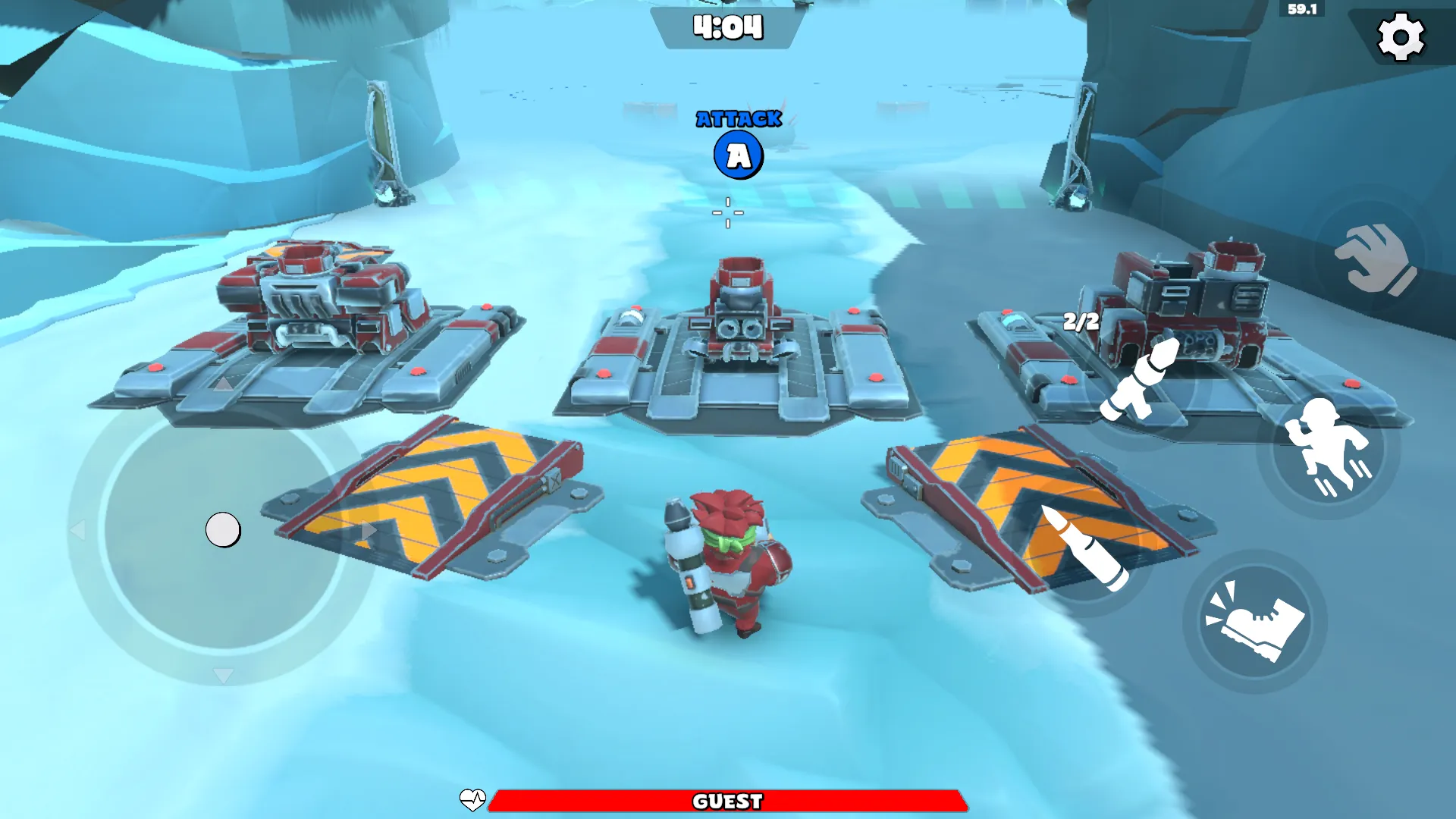Tap the crosshair aiming reticle
The width and height of the screenshot is (1456, 819).
[x=727, y=213]
